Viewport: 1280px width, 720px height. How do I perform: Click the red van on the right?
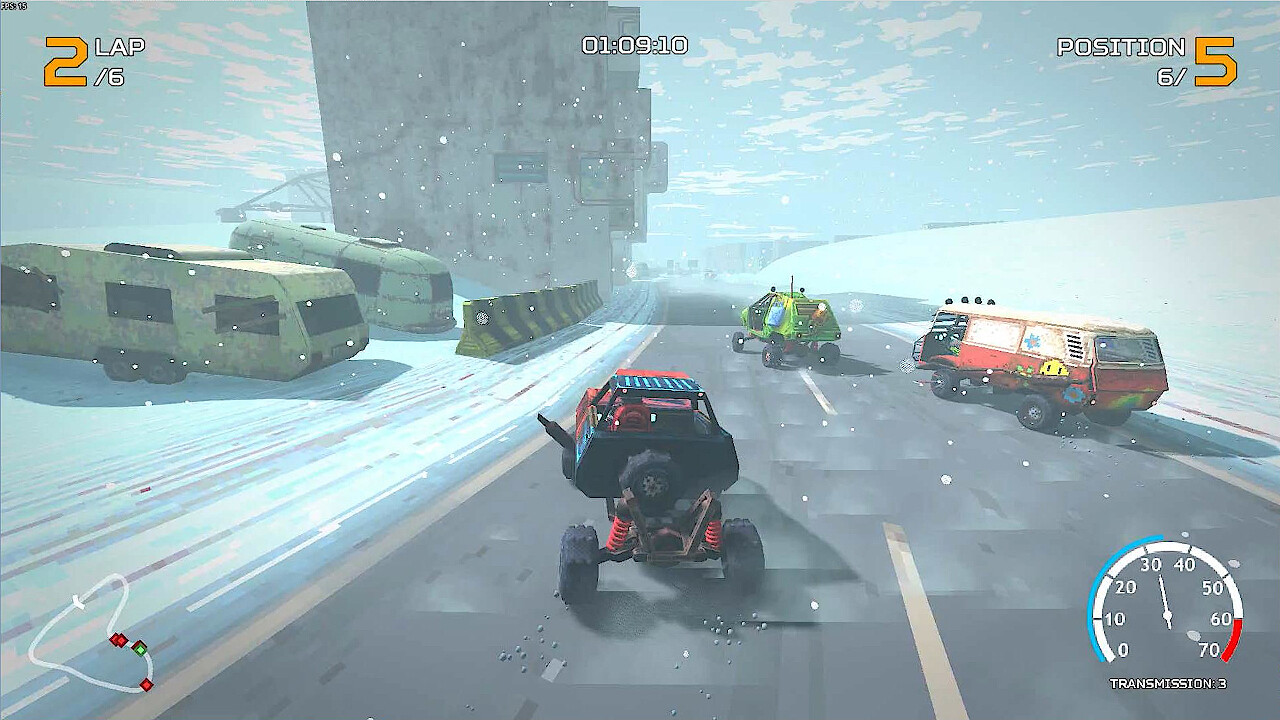(x=1040, y=360)
